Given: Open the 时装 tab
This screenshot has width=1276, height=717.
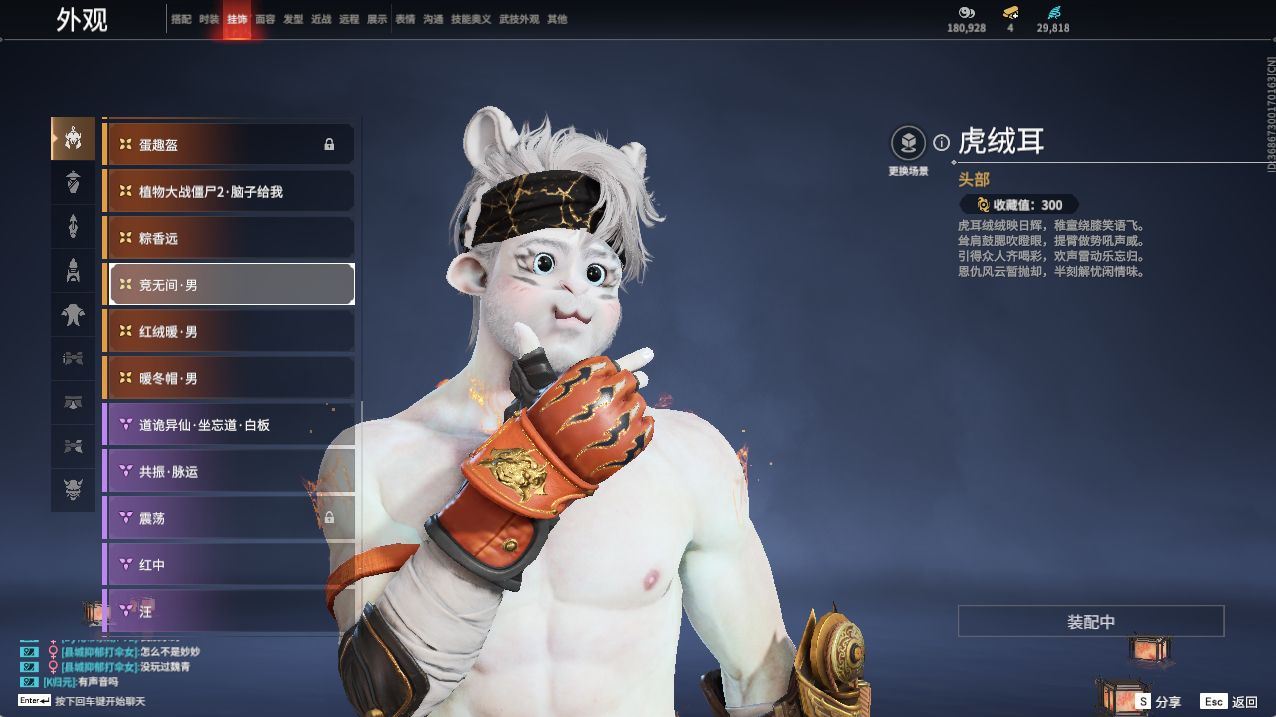Looking at the screenshot, I should point(209,19).
